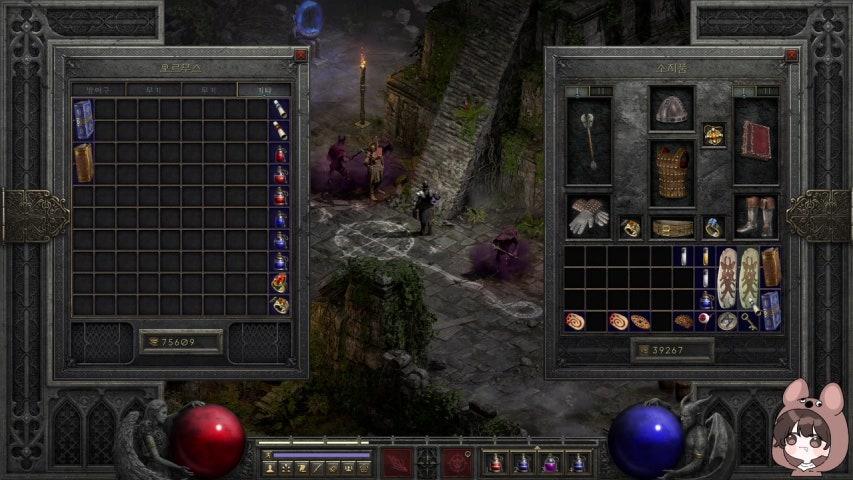
Task: Select the key in the inventory
Action: pyautogui.click(x=748, y=321)
